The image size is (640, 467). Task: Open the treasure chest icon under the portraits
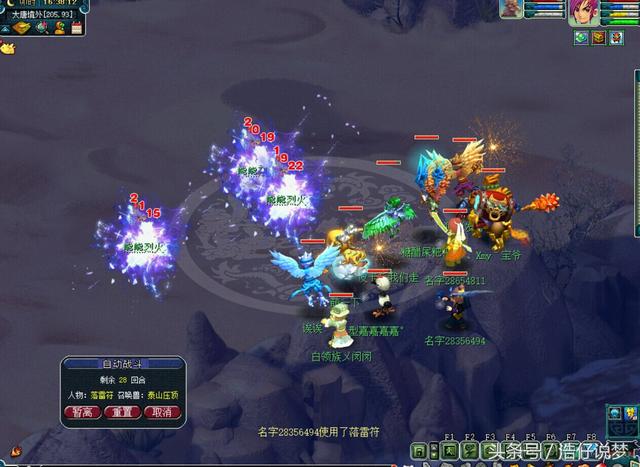598,38
